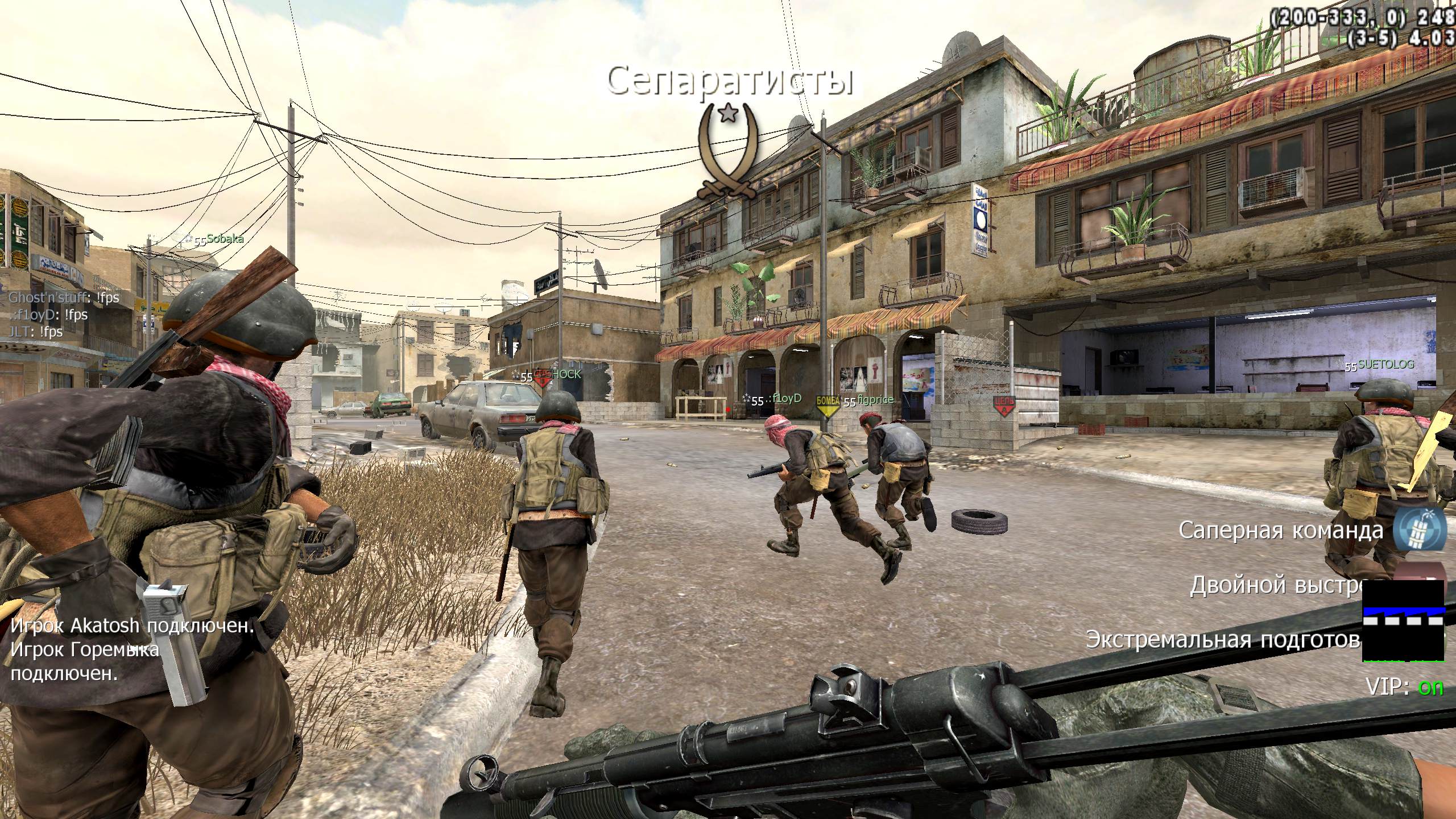Click the Саперная команда perk icon

coord(1420,530)
